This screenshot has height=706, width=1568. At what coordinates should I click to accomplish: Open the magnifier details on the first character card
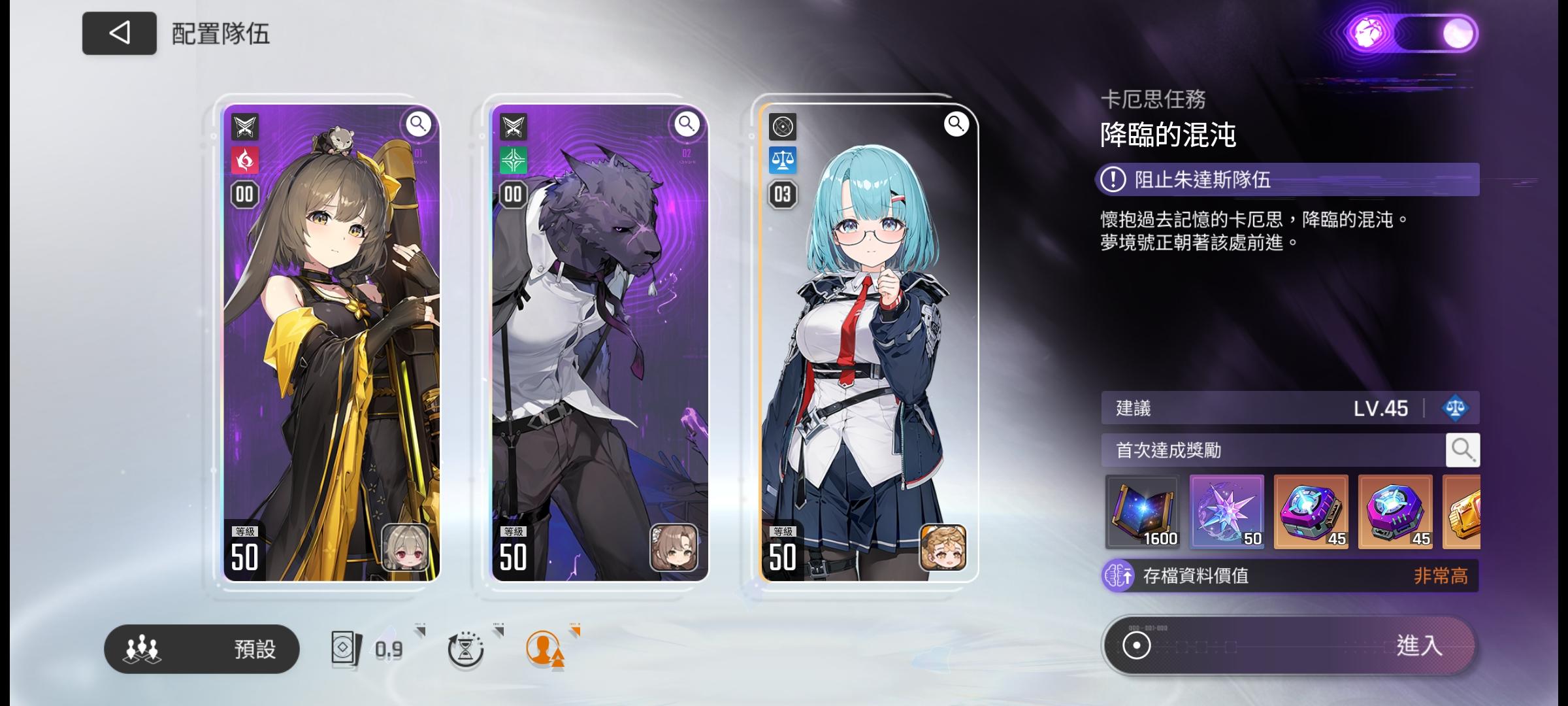click(x=419, y=125)
